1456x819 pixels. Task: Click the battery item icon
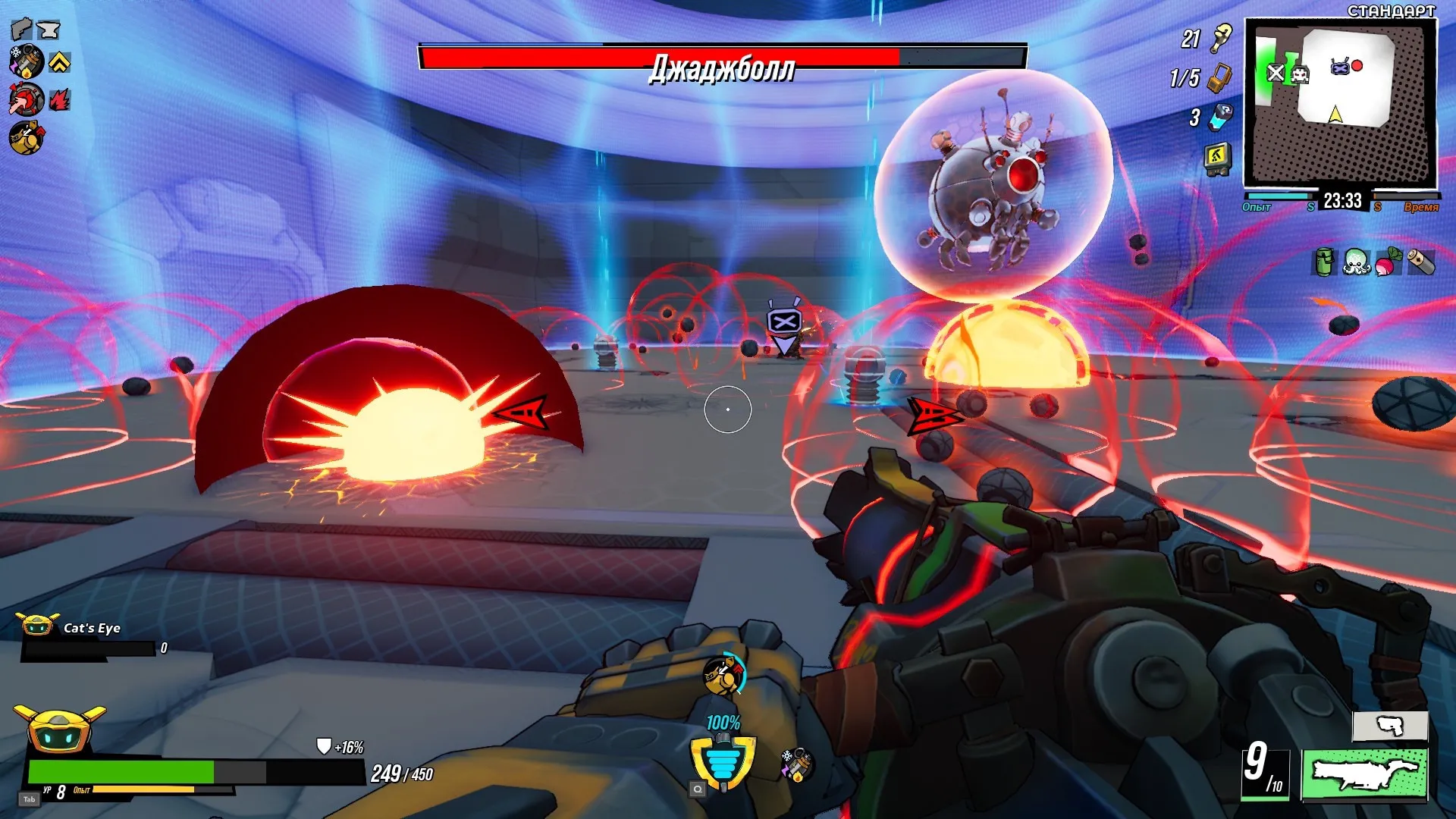point(1421,262)
